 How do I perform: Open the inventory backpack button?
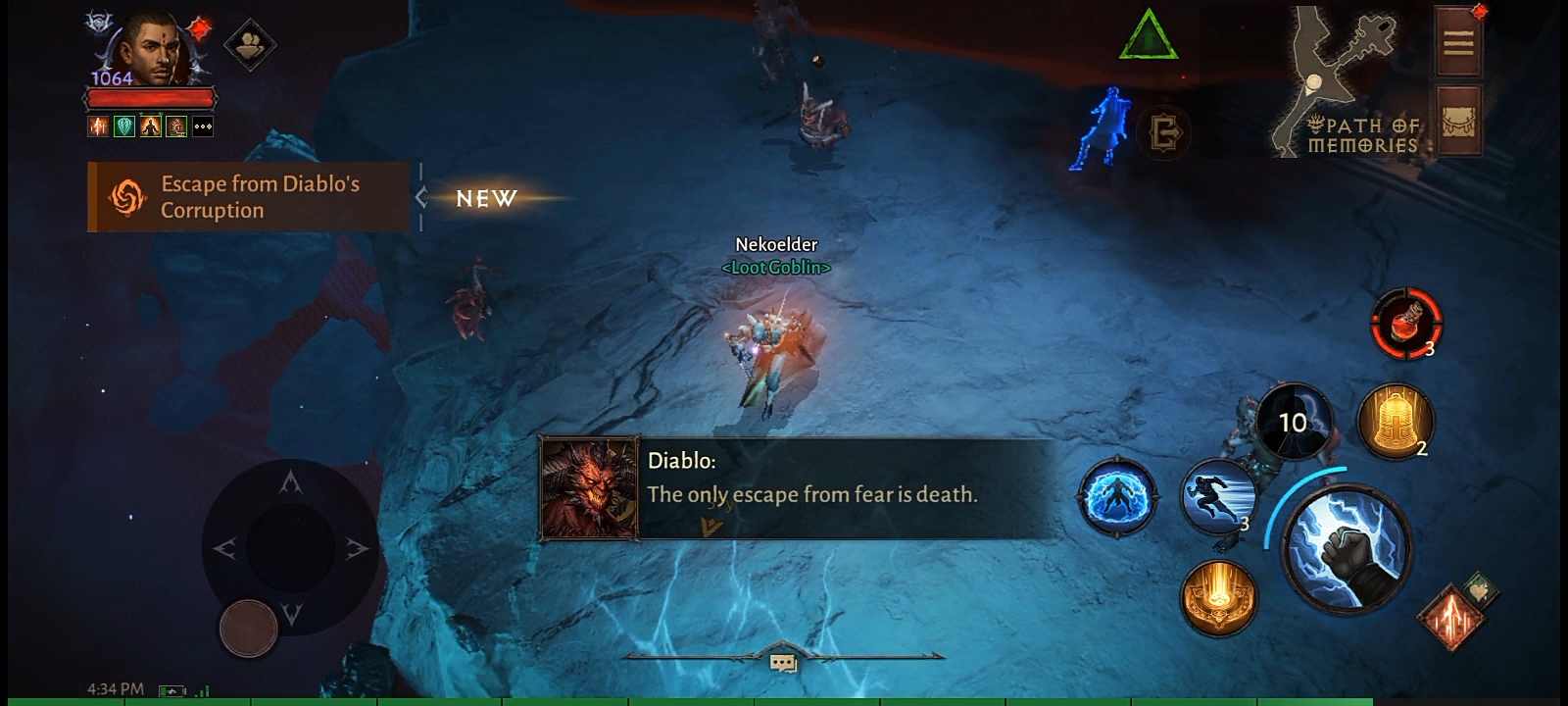point(1458,122)
